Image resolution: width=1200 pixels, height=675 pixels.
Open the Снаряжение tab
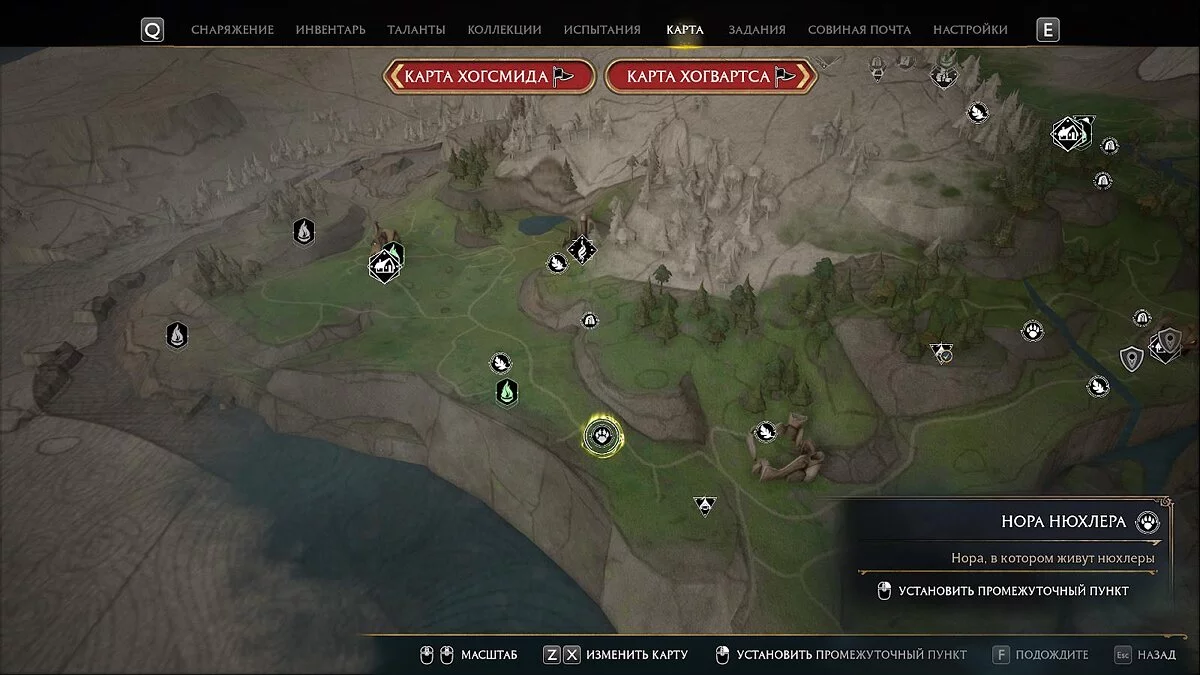click(232, 30)
